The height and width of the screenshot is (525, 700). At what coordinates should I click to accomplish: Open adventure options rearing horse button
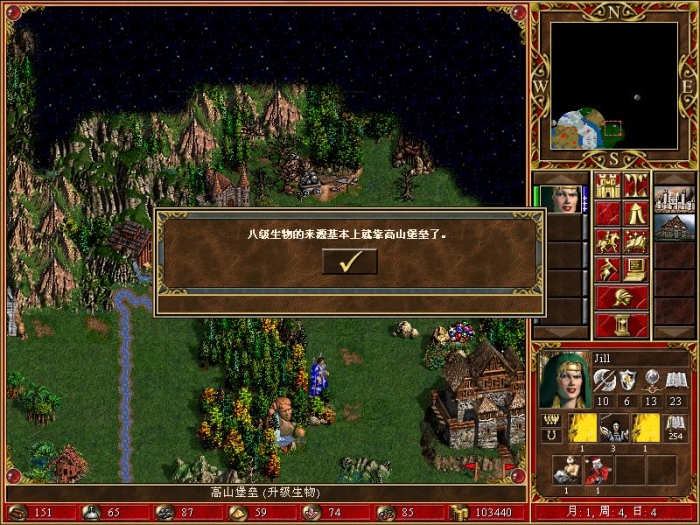608,269
